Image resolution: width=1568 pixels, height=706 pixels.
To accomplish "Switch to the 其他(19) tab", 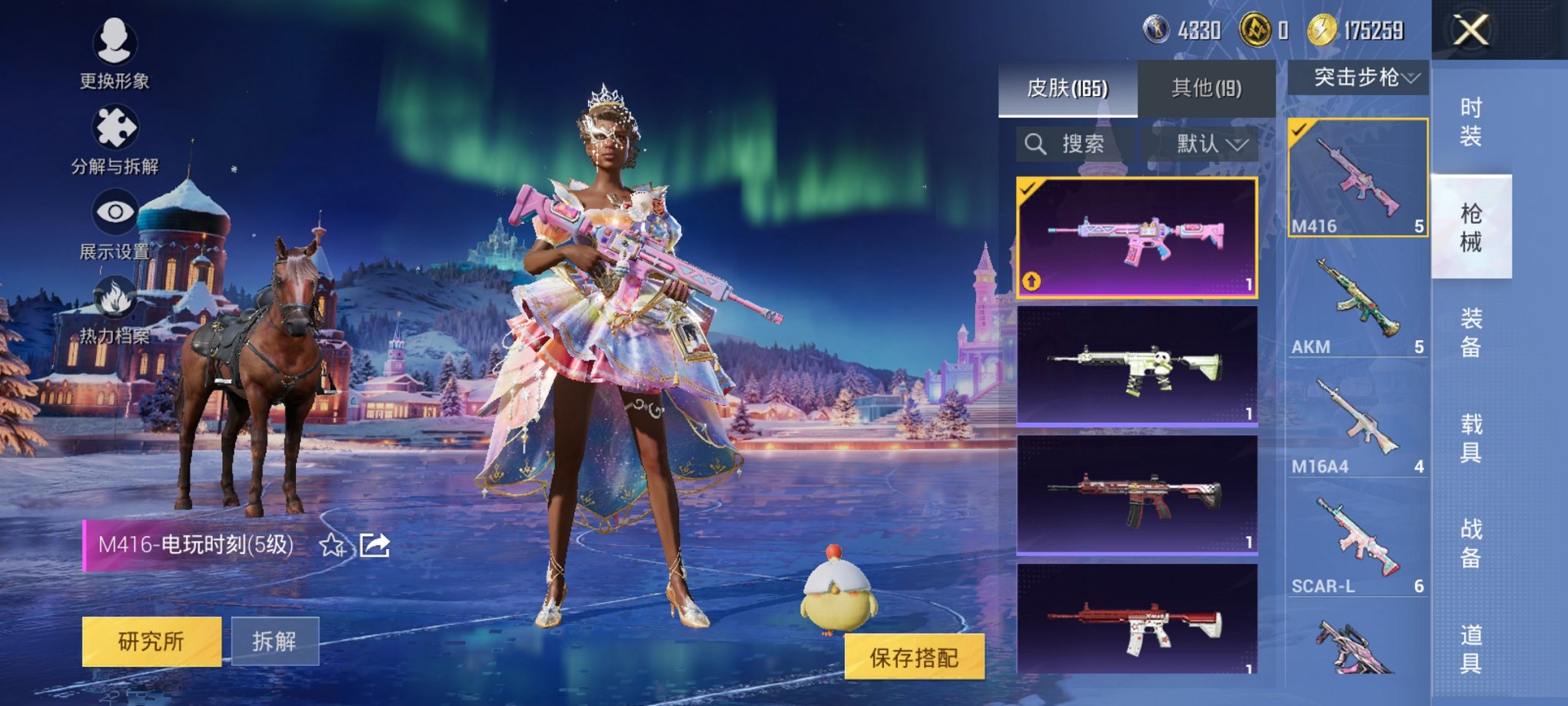I will coord(1206,88).
